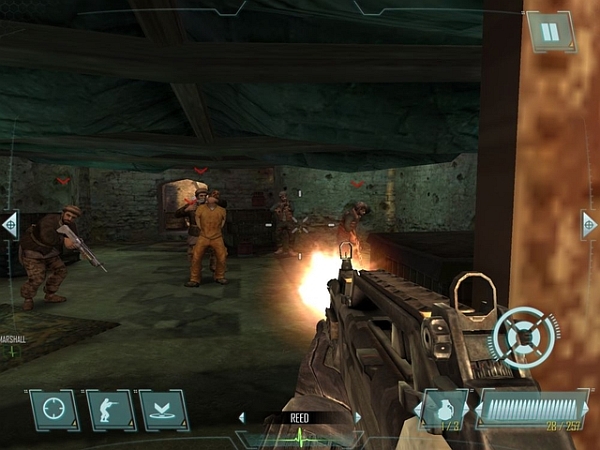Click the right screen-edge crosshair arrow

[x=590, y=224]
